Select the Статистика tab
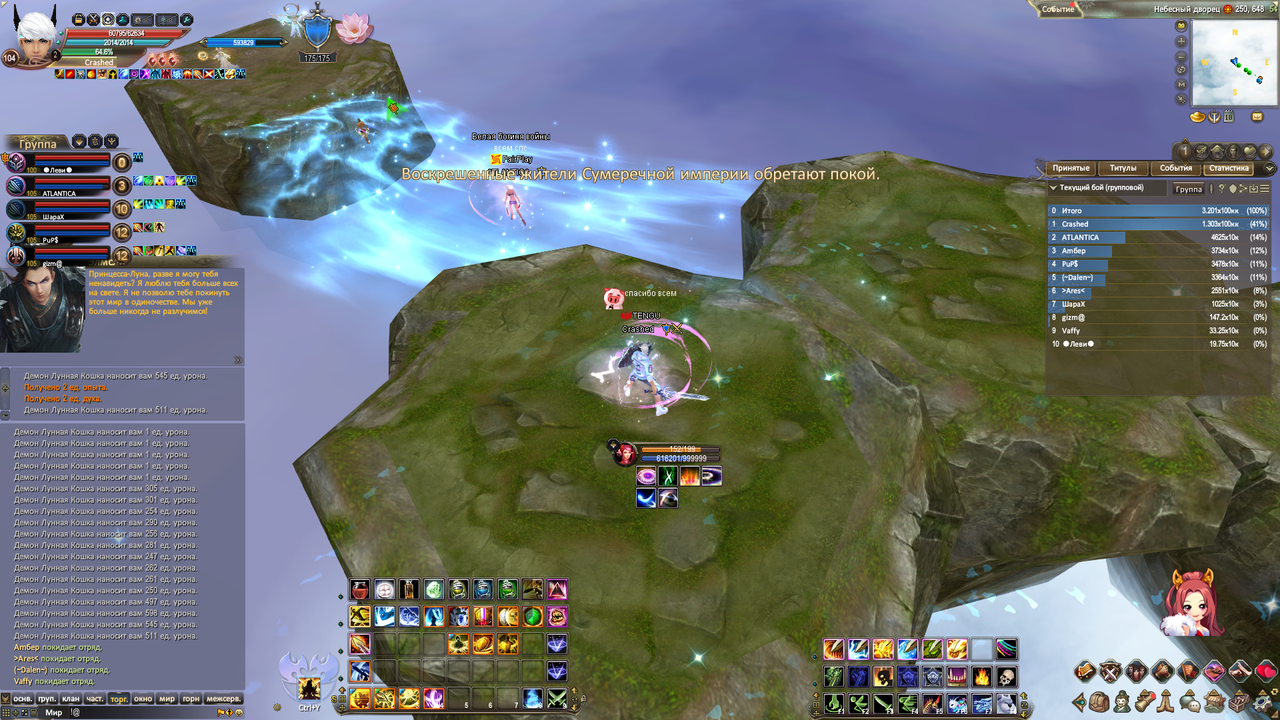Screen dimensions: 1280x720 [1228, 168]
